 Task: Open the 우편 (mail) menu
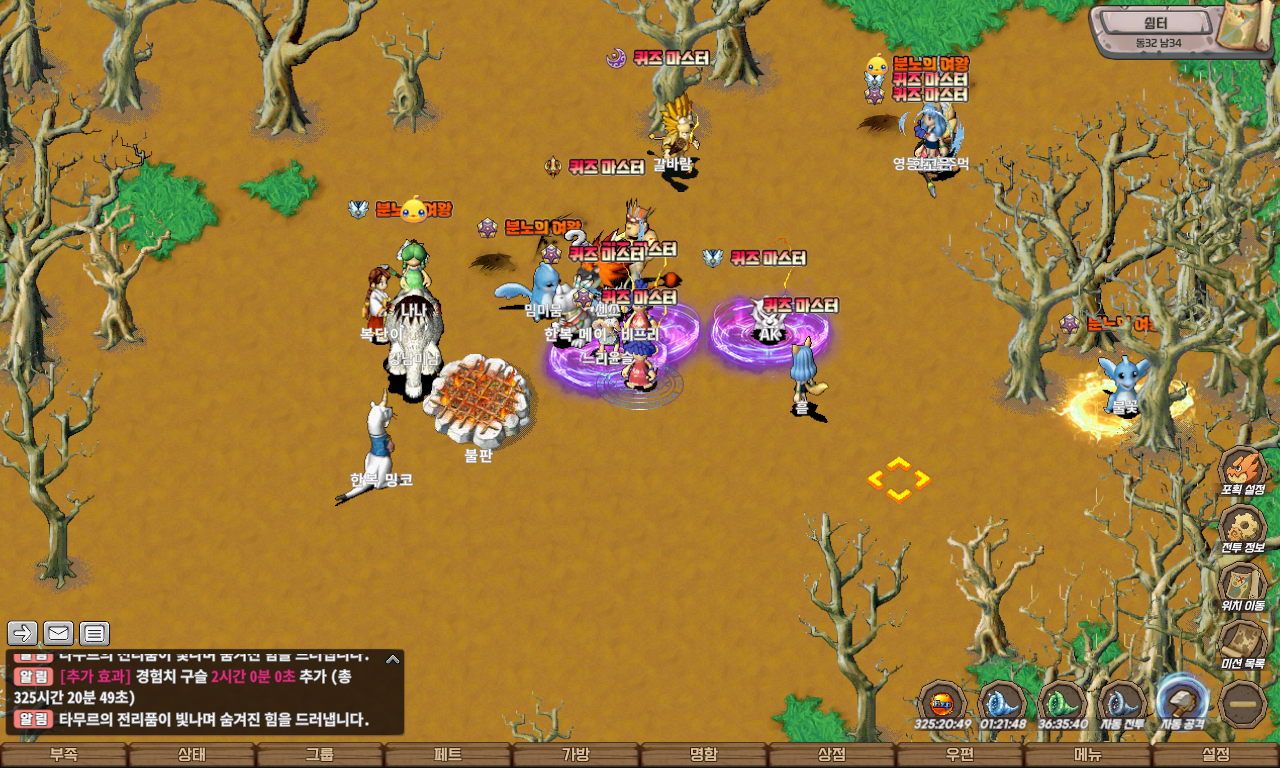[x=960, y=755]
